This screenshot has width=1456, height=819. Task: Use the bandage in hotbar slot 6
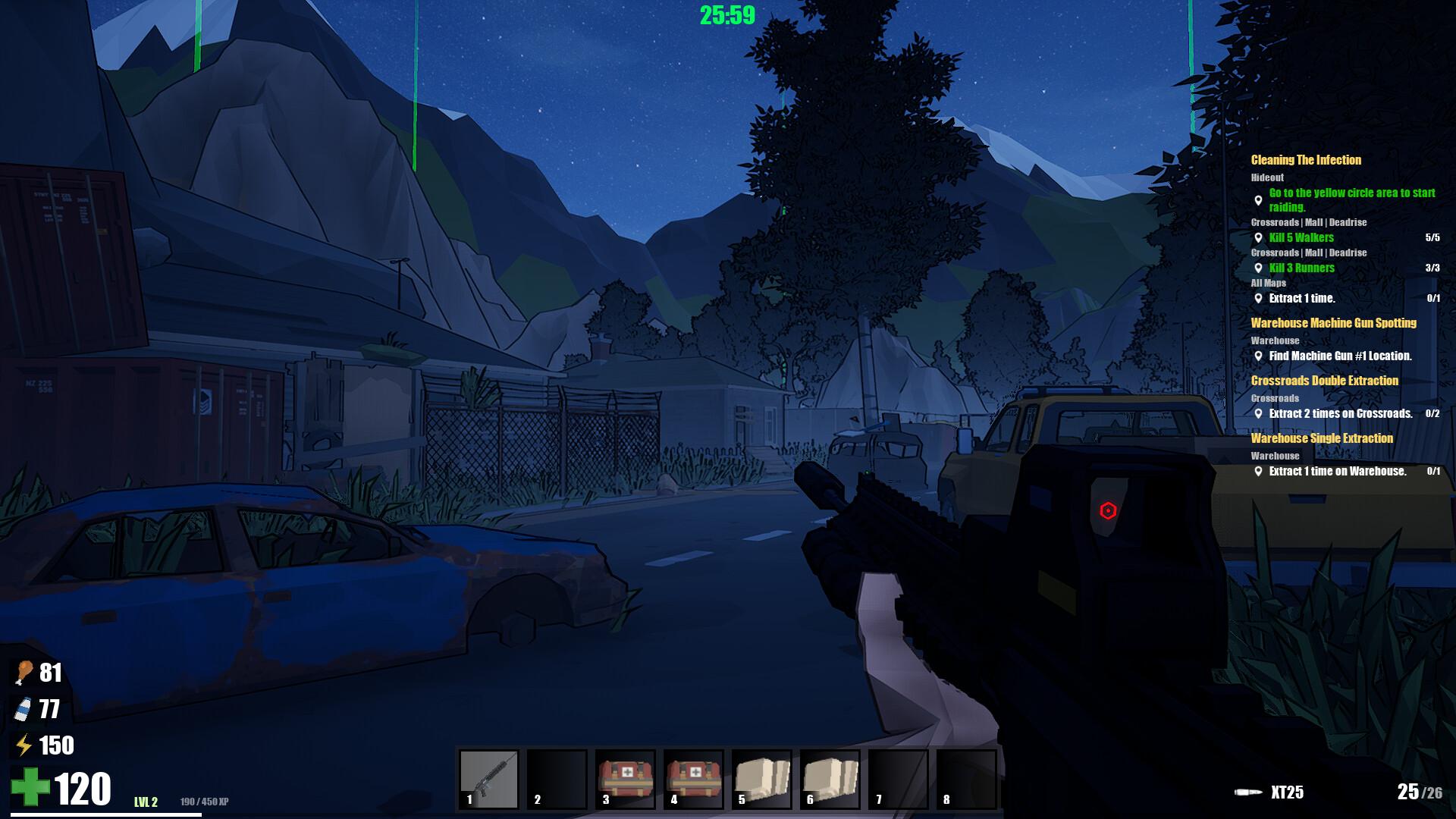tap(830, 780)
